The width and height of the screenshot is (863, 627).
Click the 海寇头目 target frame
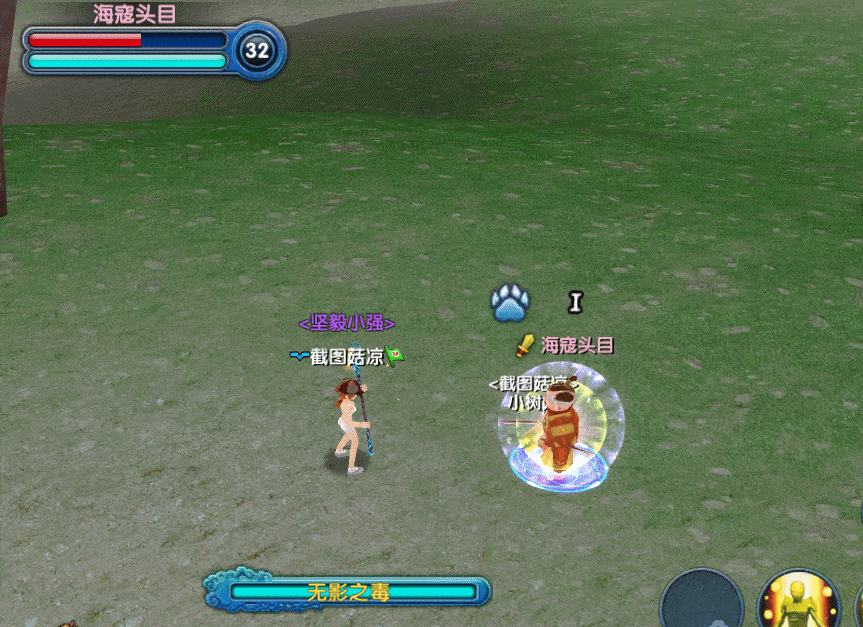[150, 47]
